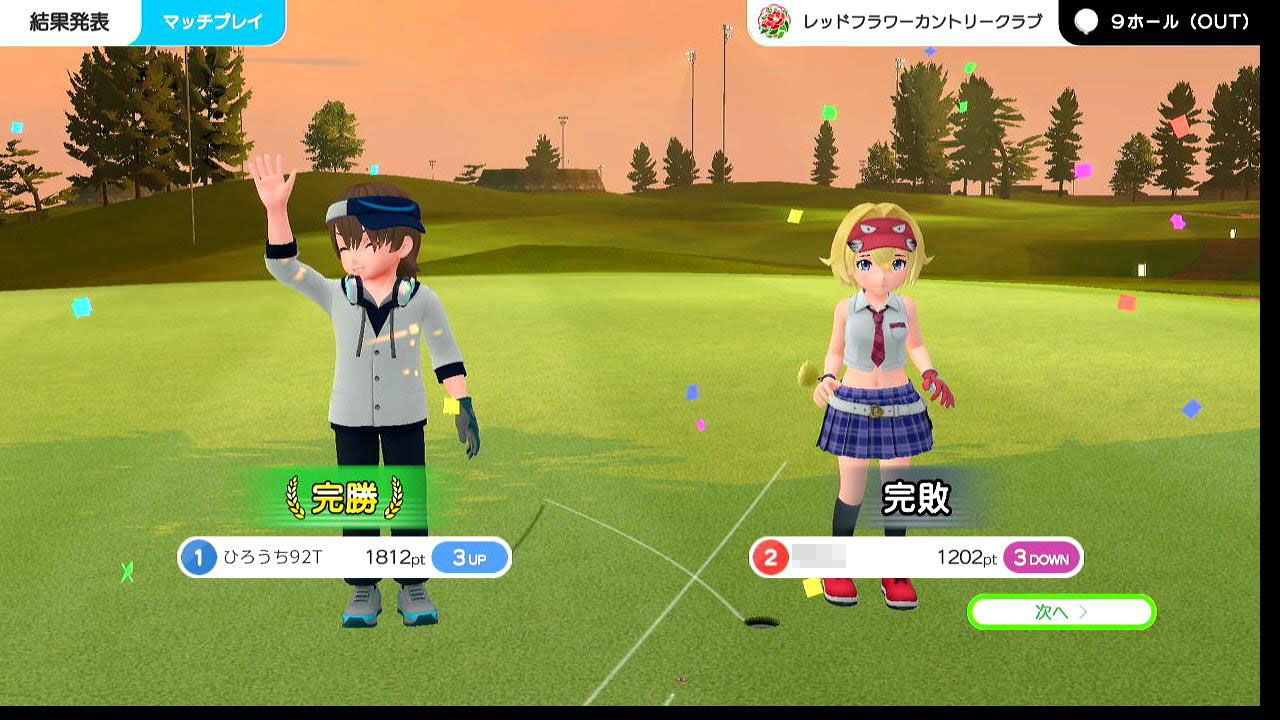
Task: Click player 1 ひろうち92T result row
Action: [344, 558]
